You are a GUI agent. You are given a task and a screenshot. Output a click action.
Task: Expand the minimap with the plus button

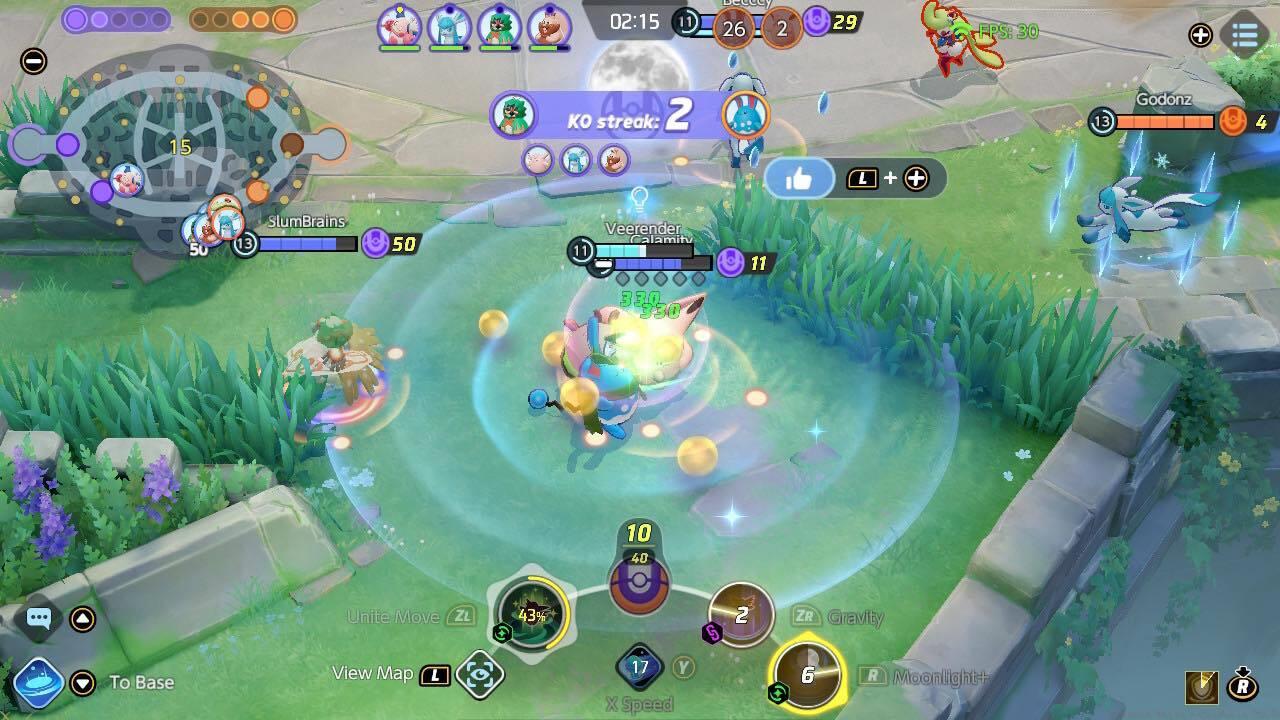coord(1199,36)
